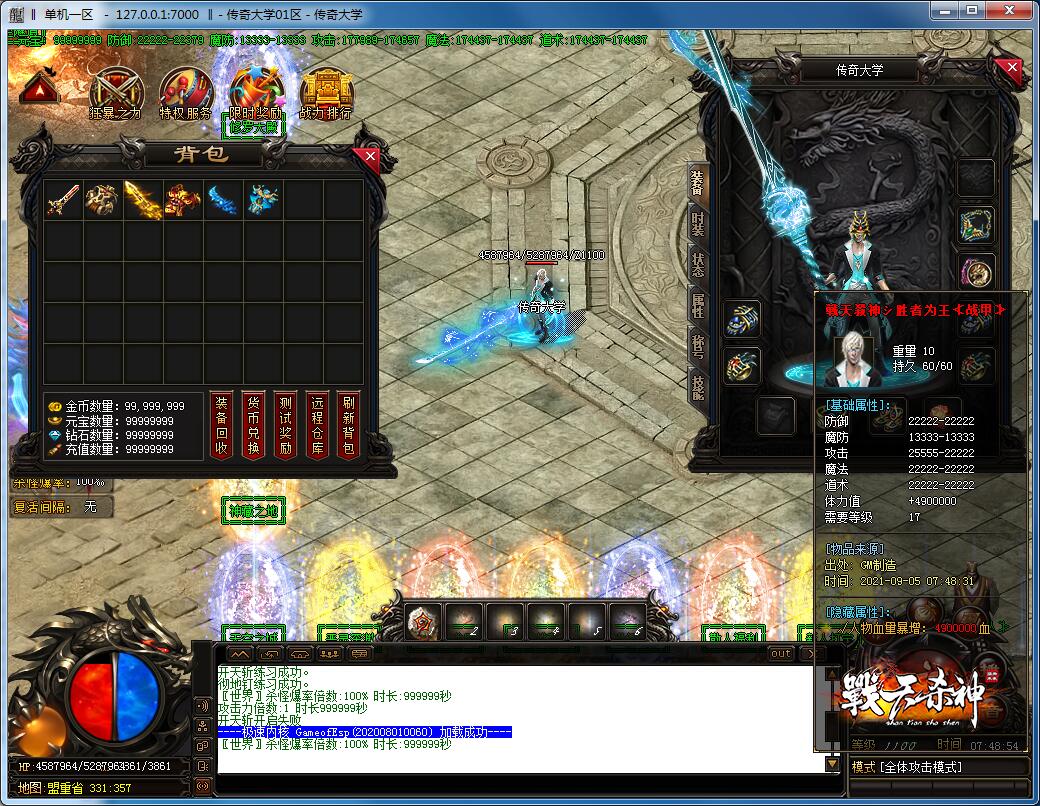The width and height of the screenshot is (1040, 806).
Task: Switch to the 时装 fashion tab
Action: pos(698,225)
